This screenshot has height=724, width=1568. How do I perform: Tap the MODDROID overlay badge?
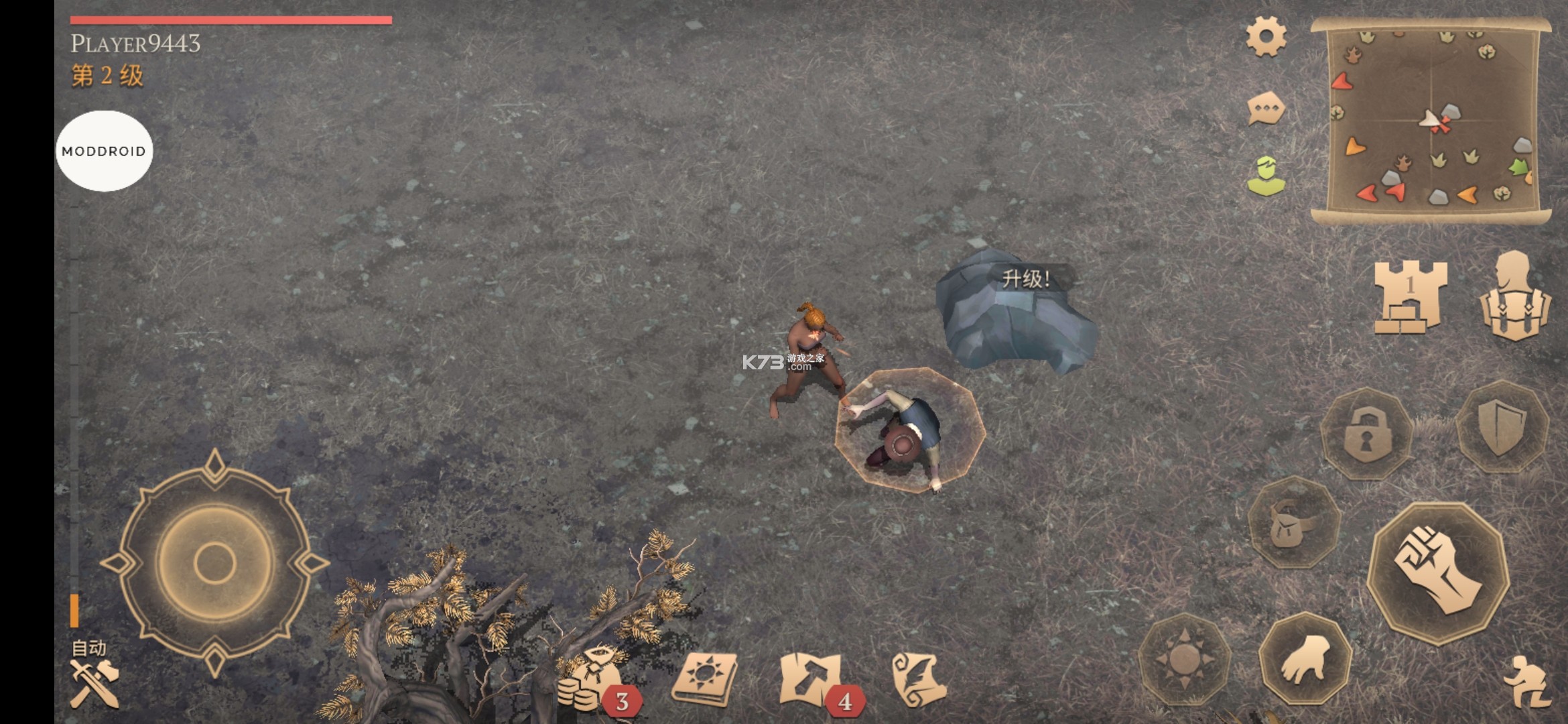(x=104, y=151)
